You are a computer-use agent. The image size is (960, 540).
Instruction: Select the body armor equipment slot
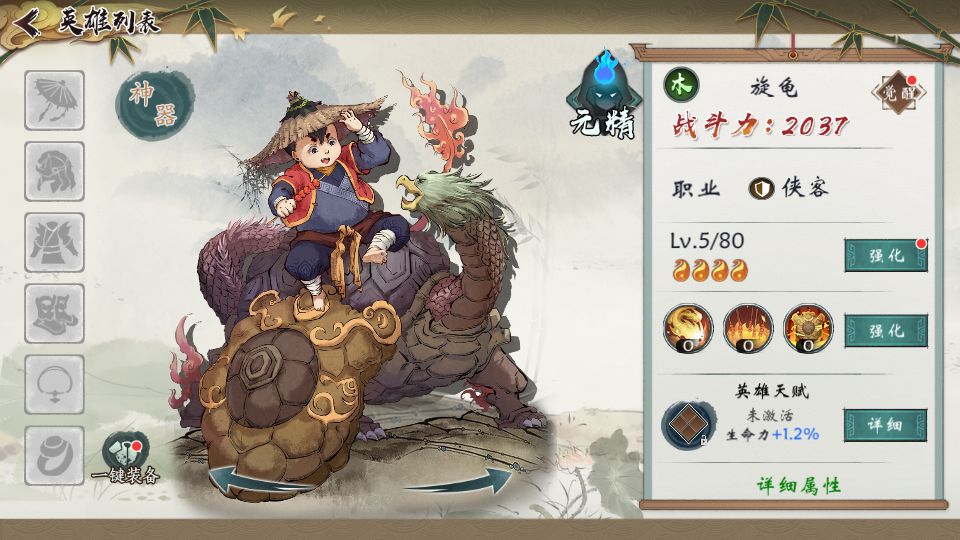pos(54,242)
